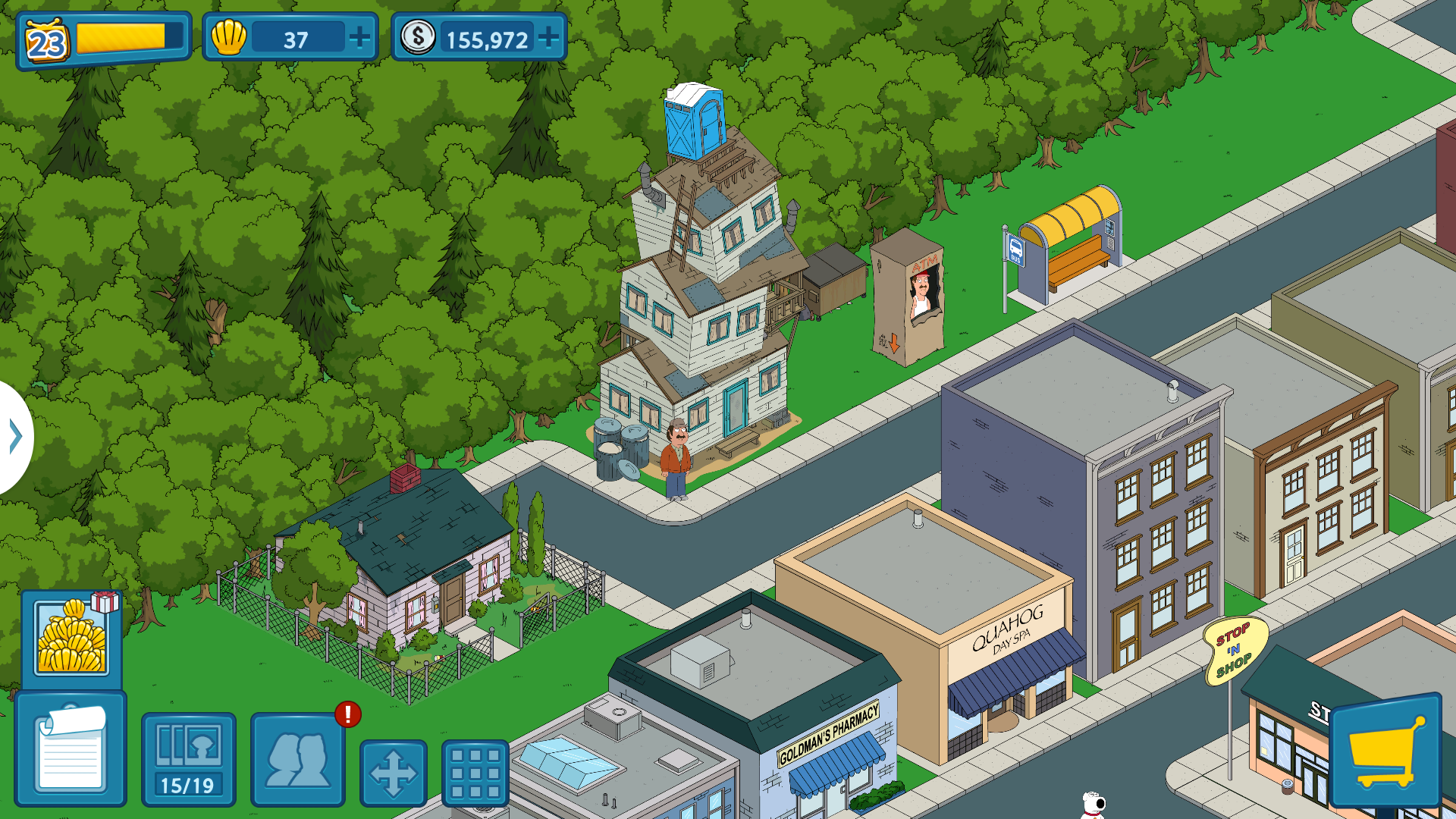Expand the side panel arrow
Viewport: 1456px width, 819px height.
(x=15, y=437)
